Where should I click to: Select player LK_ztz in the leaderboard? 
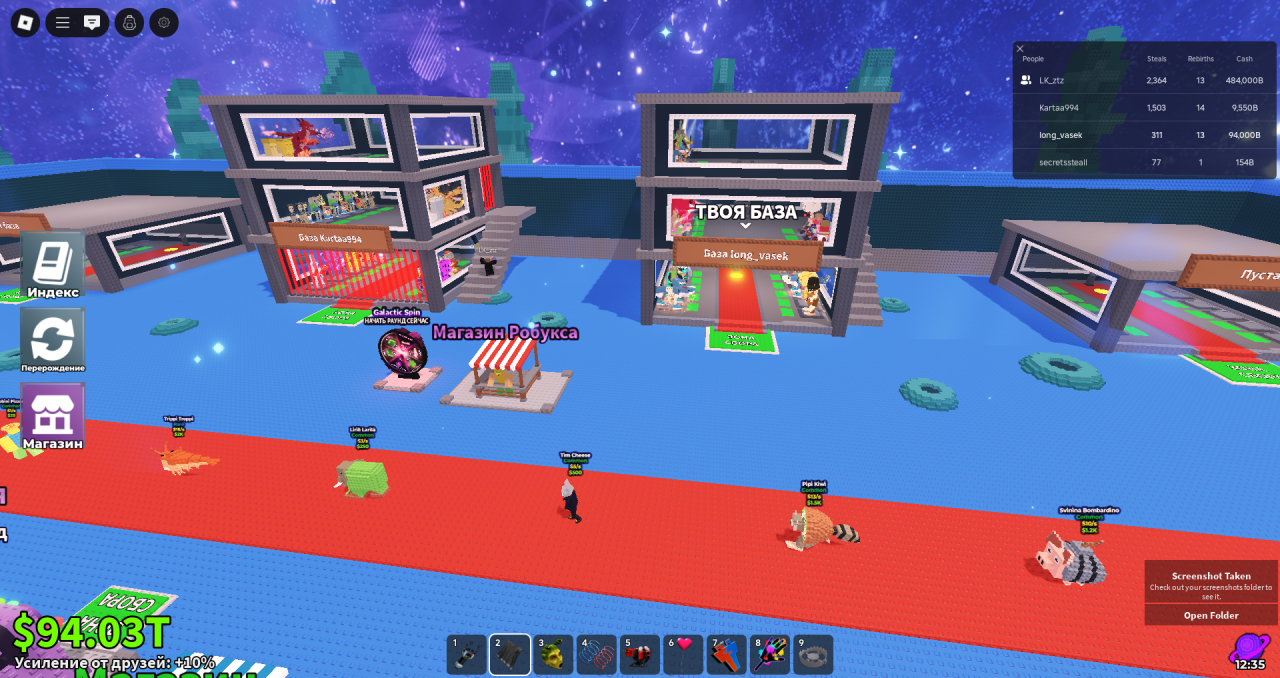click(1051, 80)
